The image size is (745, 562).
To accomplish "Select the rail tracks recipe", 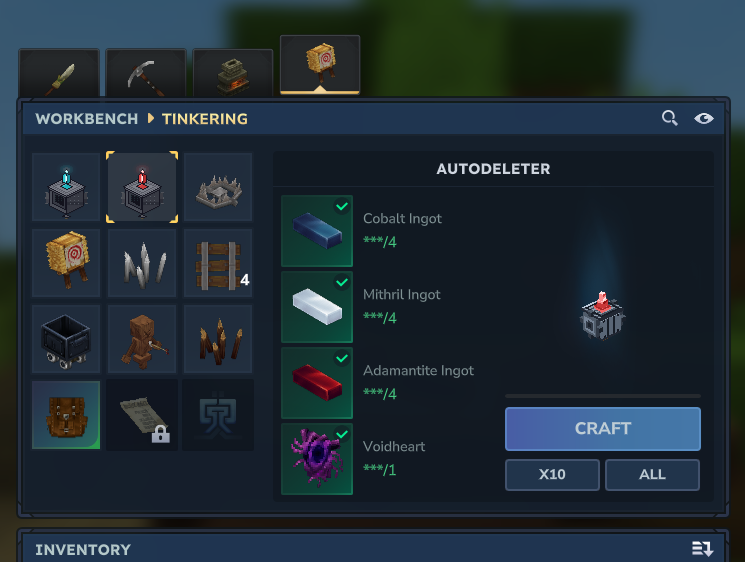I will [x=218, y=263].
